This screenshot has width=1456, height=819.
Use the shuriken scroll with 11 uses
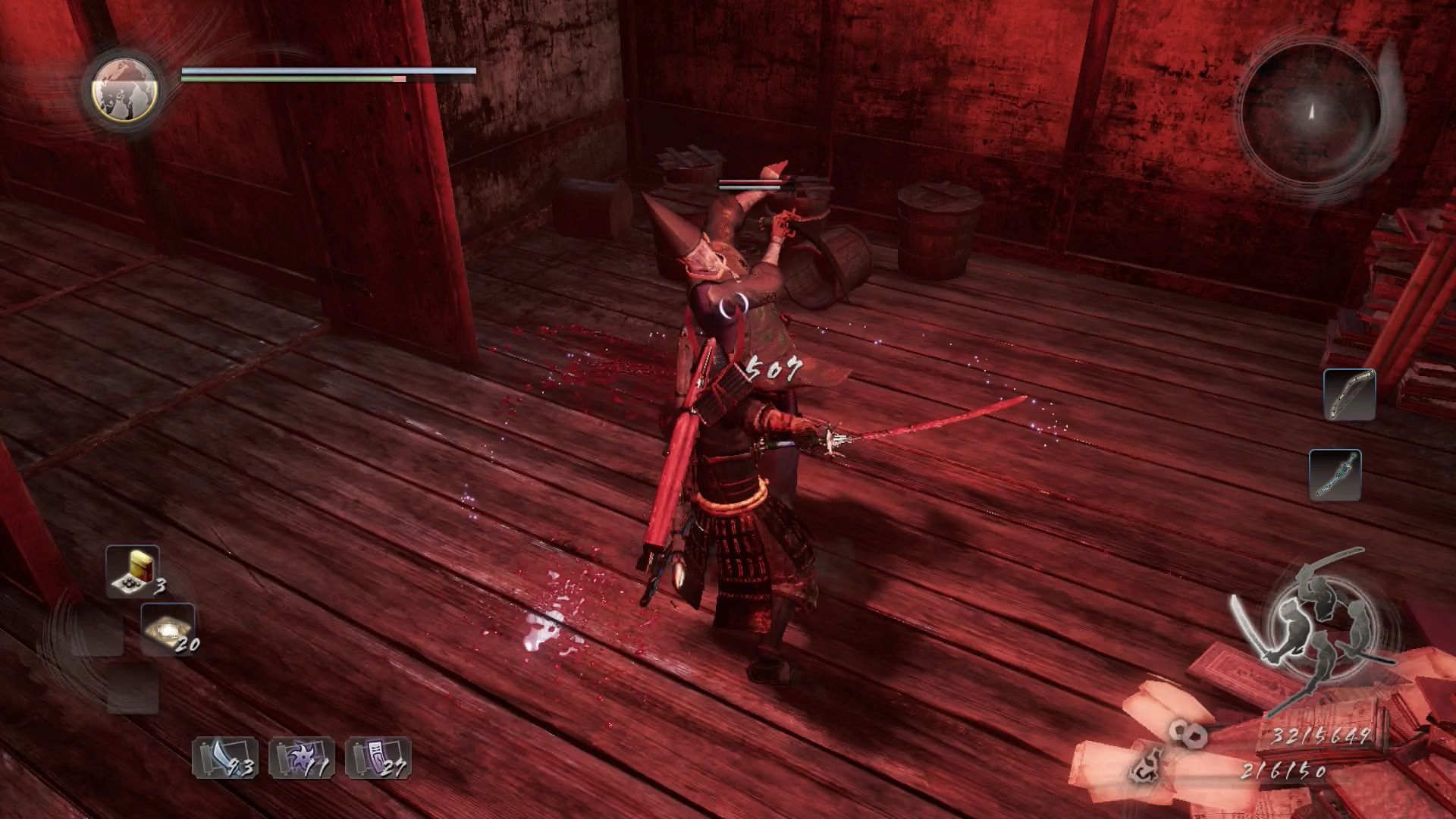coord(302,758)
